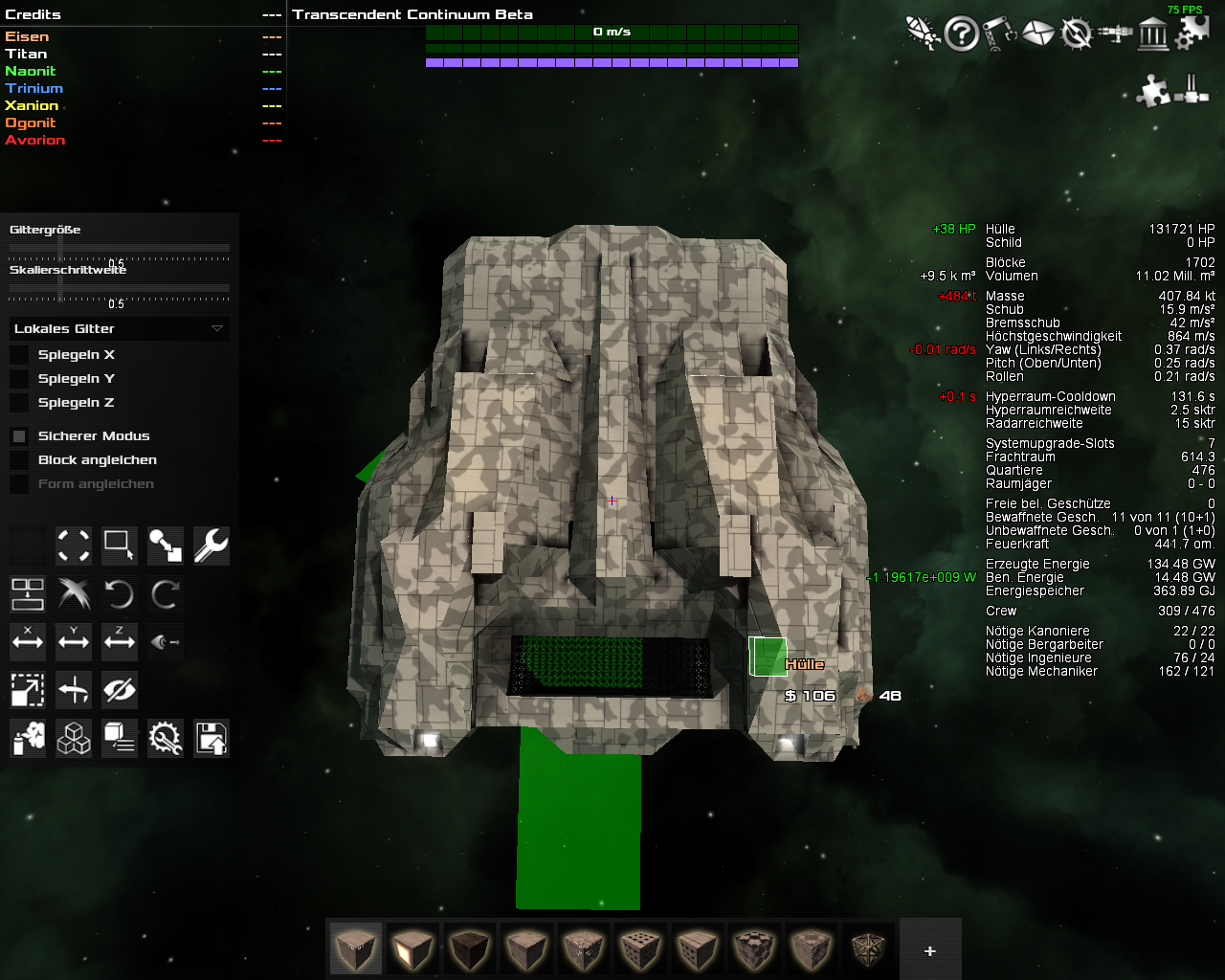Open the floppy disk save ship icon

click(x=211, y=739)
